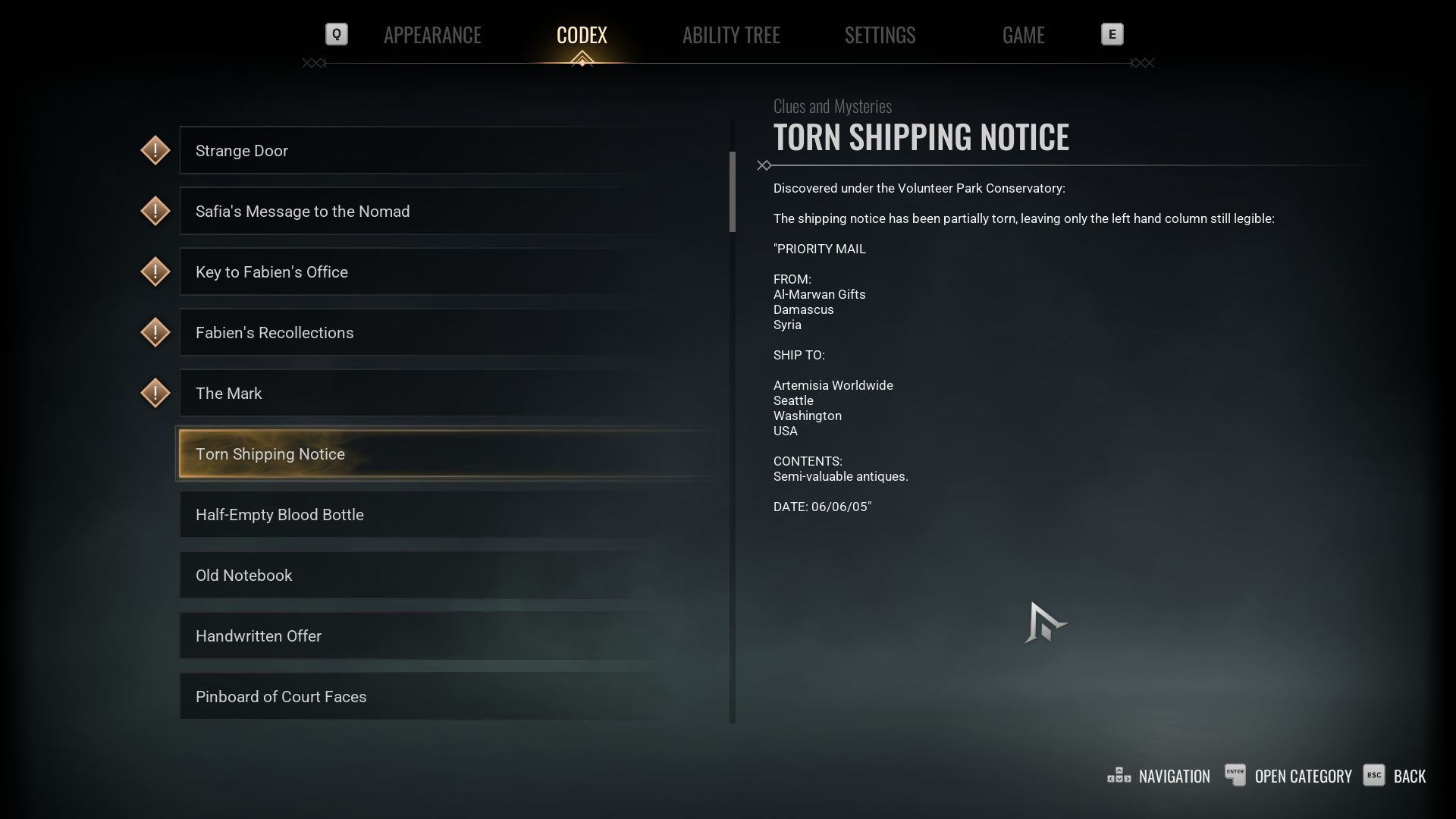Switch to the Game tab
This screenshot has width=1456, height=819.
(x=1023, y=35)
